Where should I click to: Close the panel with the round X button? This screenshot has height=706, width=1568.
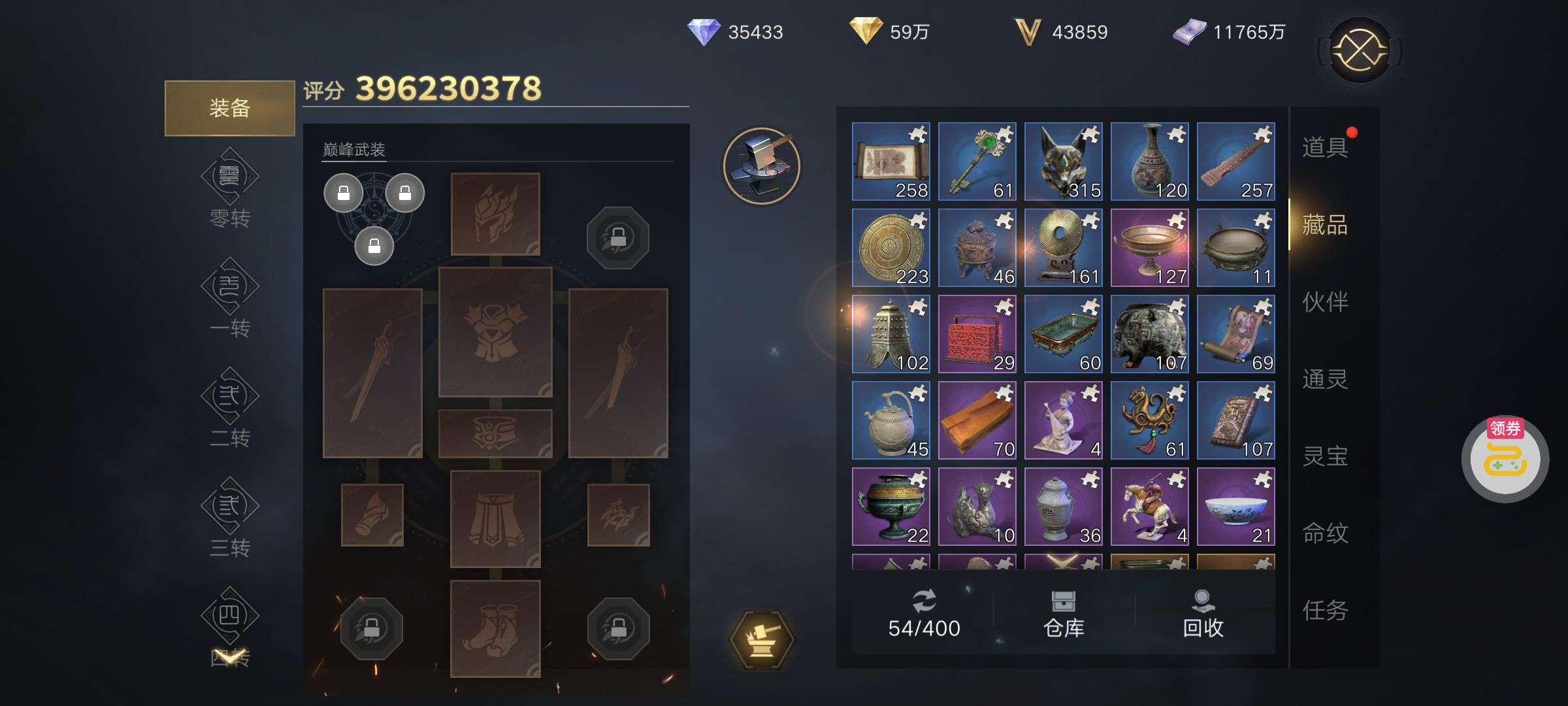click(1360, 50)
